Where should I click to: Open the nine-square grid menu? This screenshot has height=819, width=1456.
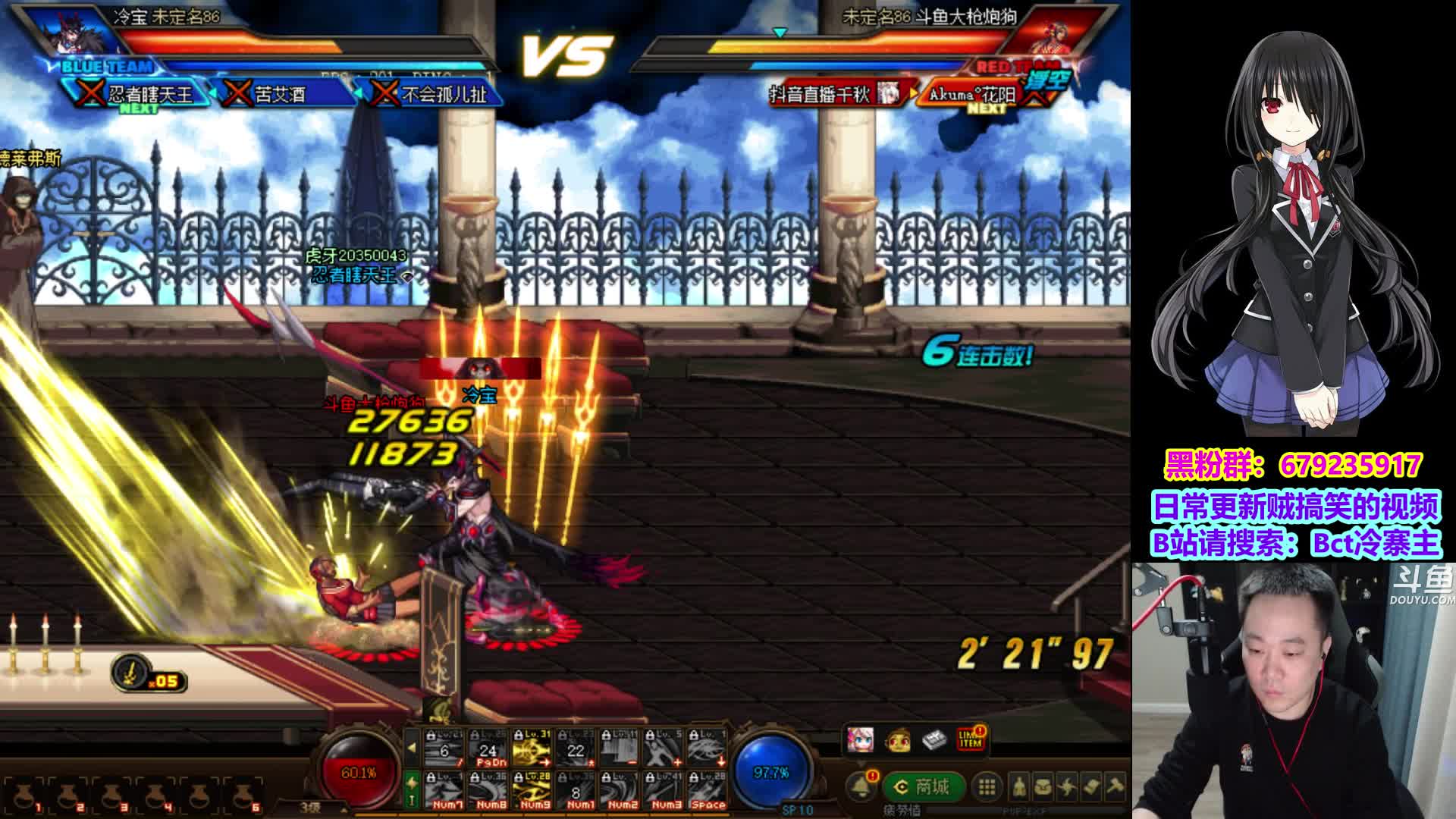(987, 787)
